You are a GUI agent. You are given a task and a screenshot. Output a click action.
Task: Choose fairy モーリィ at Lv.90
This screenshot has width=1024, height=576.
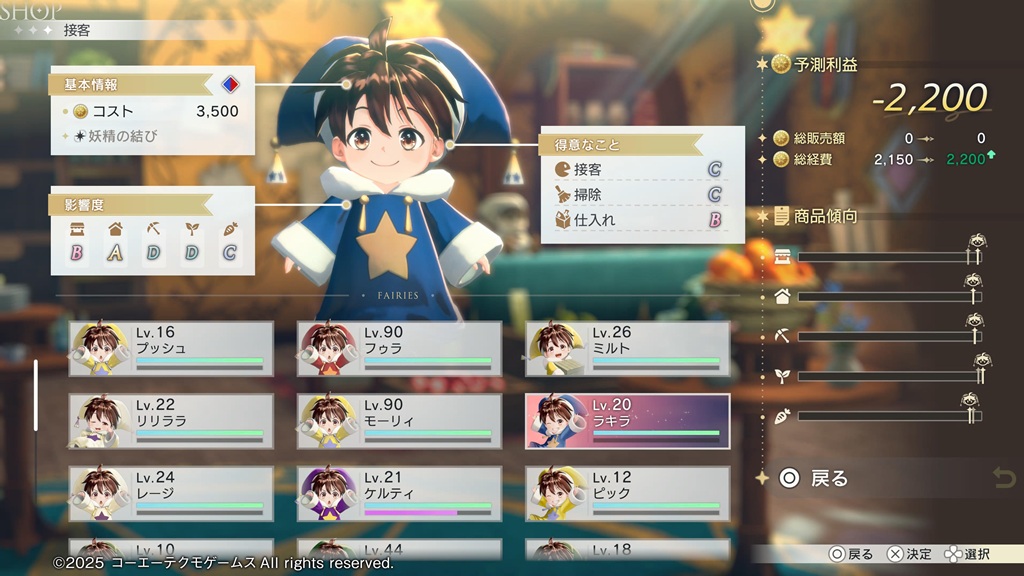(399, 421)
